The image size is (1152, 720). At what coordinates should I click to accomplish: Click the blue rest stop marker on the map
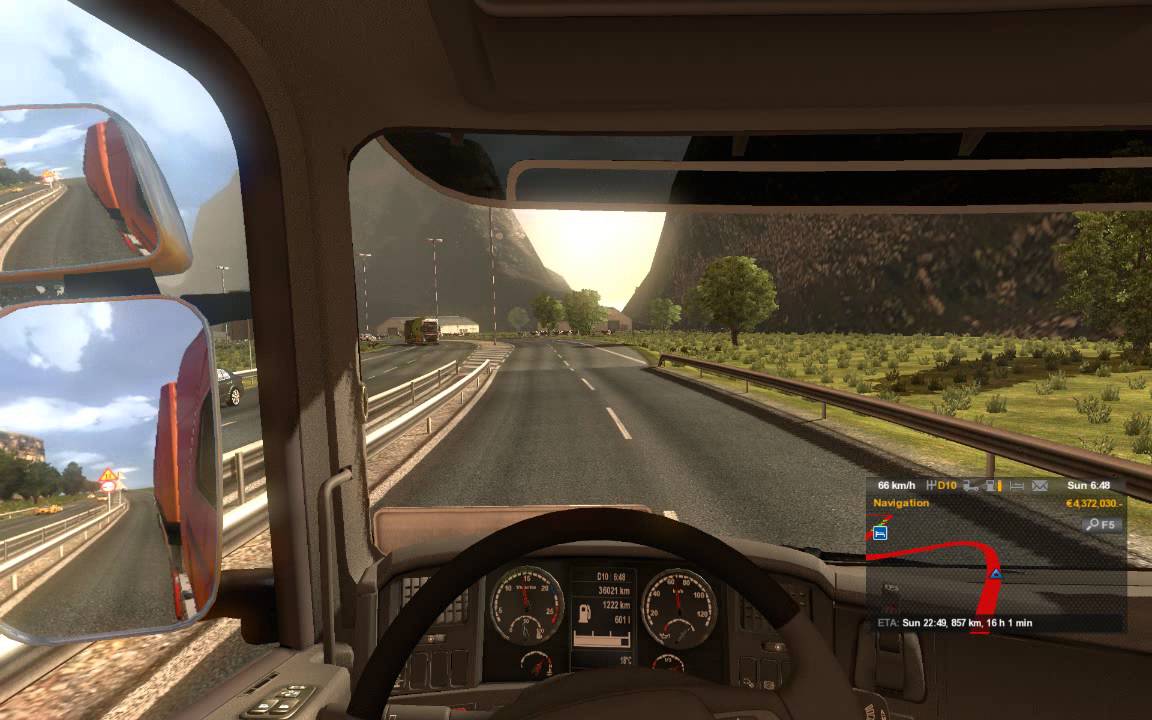(880, 533)
